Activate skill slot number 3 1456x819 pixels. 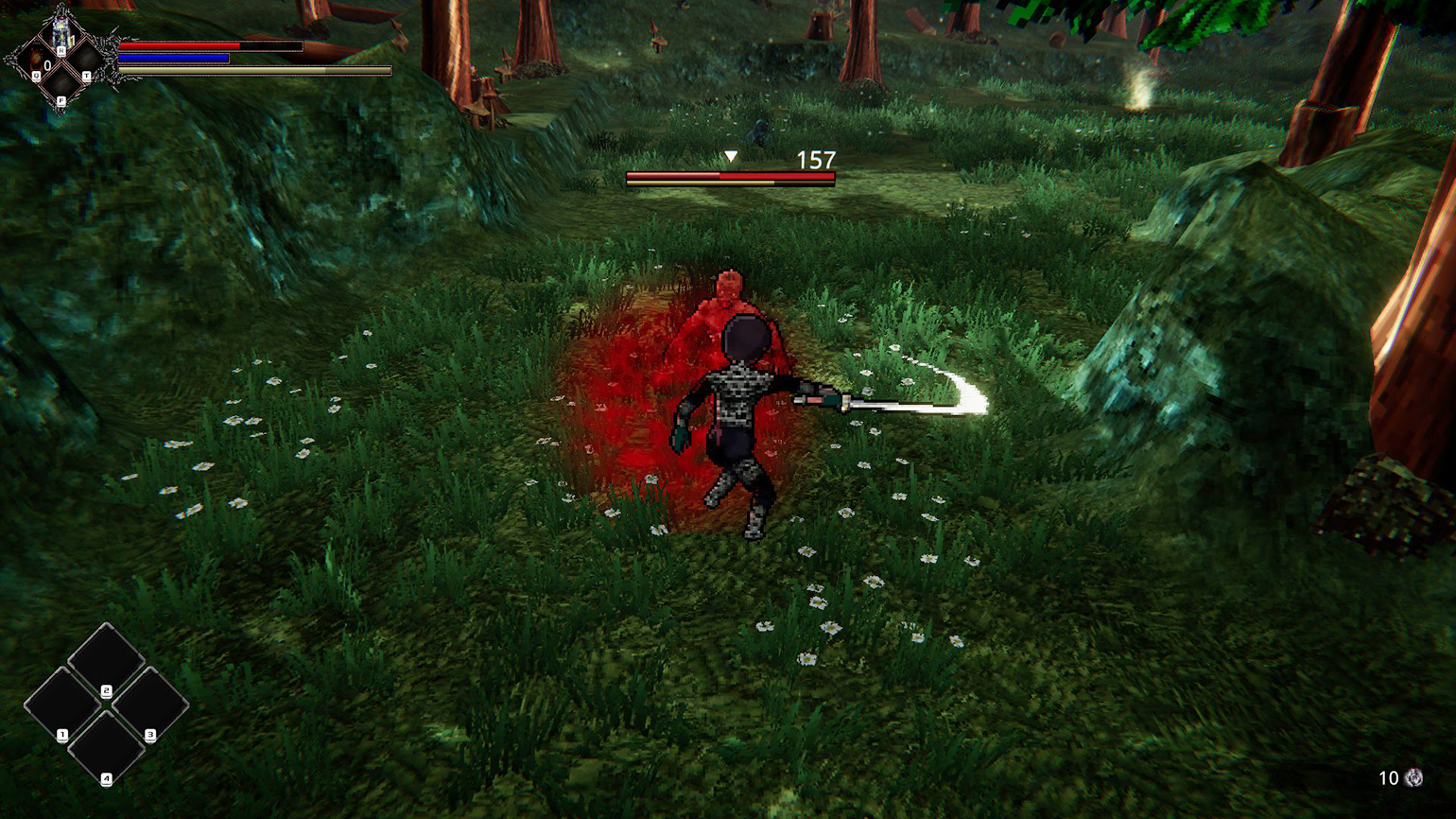(150, 705)
